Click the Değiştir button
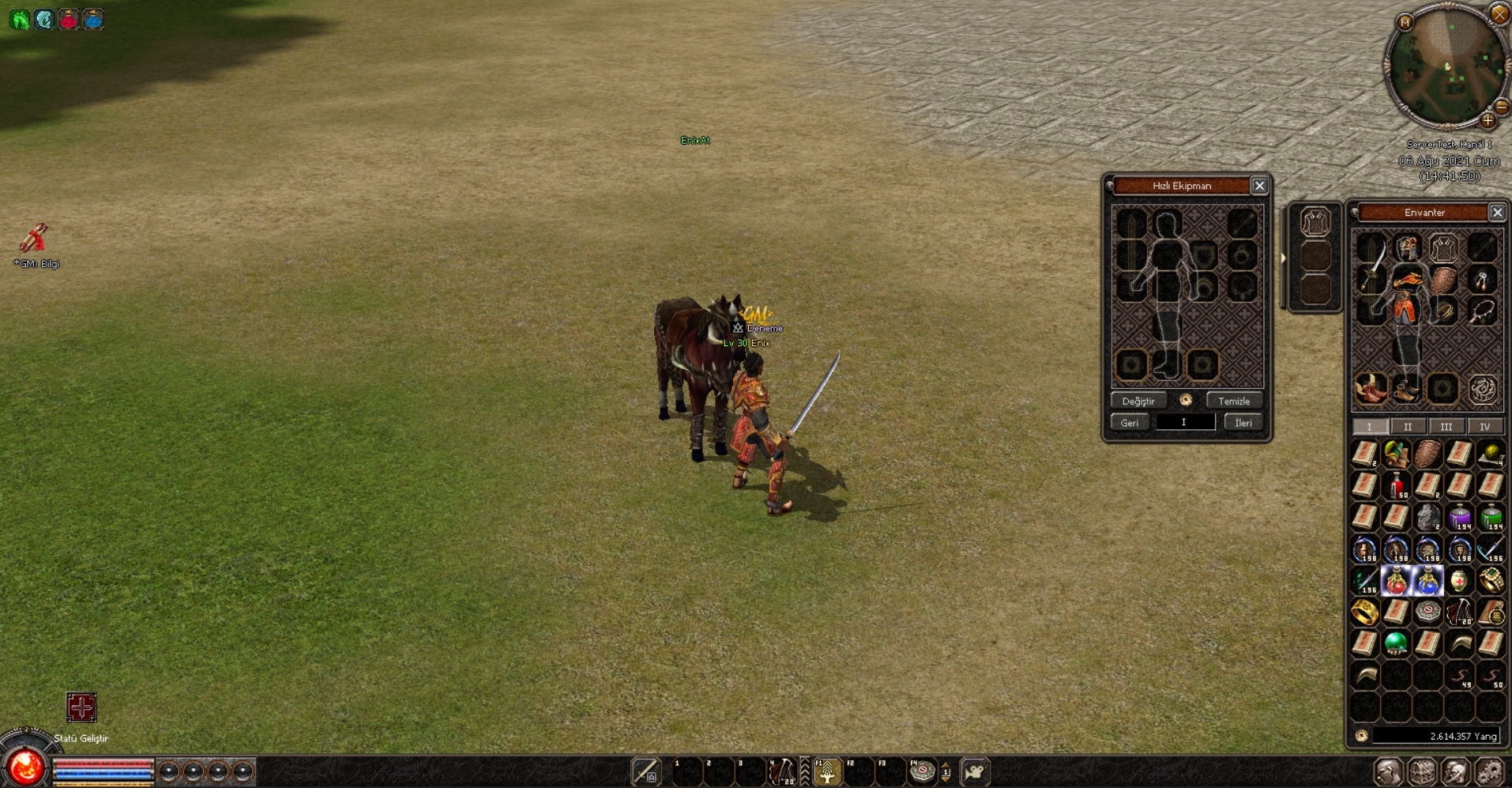The image size is (1512, 788). 1138,401
